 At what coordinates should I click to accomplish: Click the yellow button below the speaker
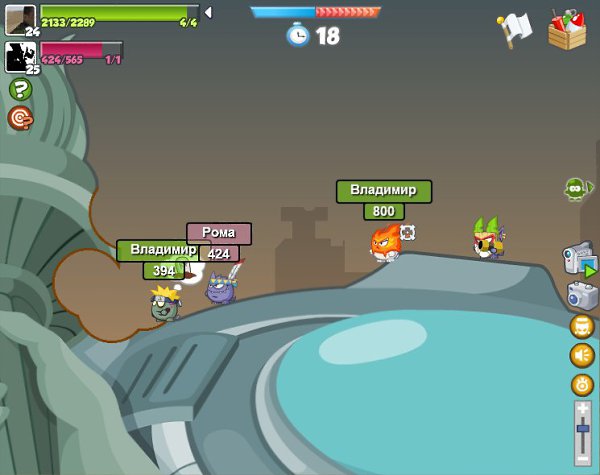click(x=582, y=384)
